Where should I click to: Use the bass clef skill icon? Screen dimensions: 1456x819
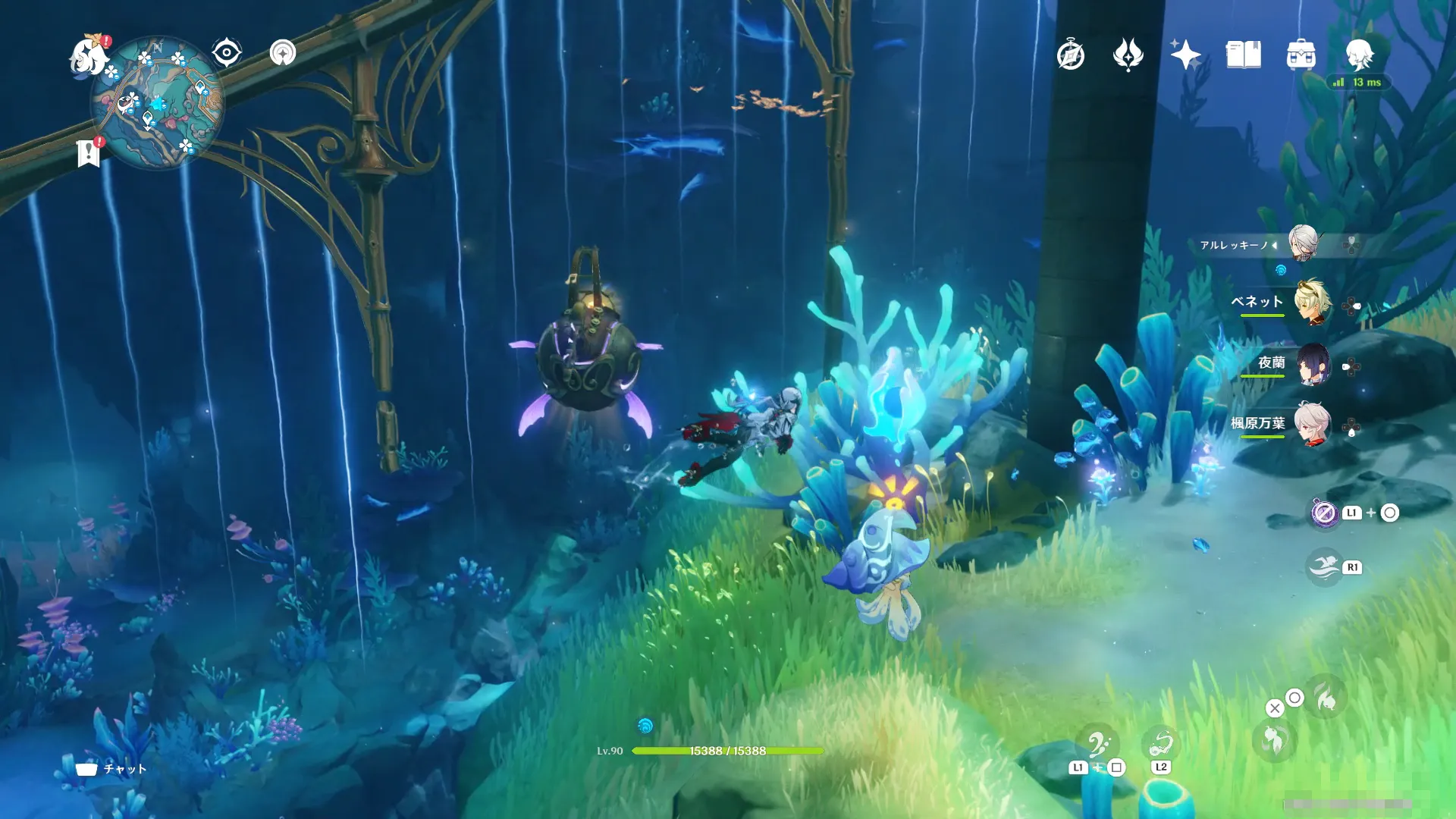click(x=1097, y=745)
